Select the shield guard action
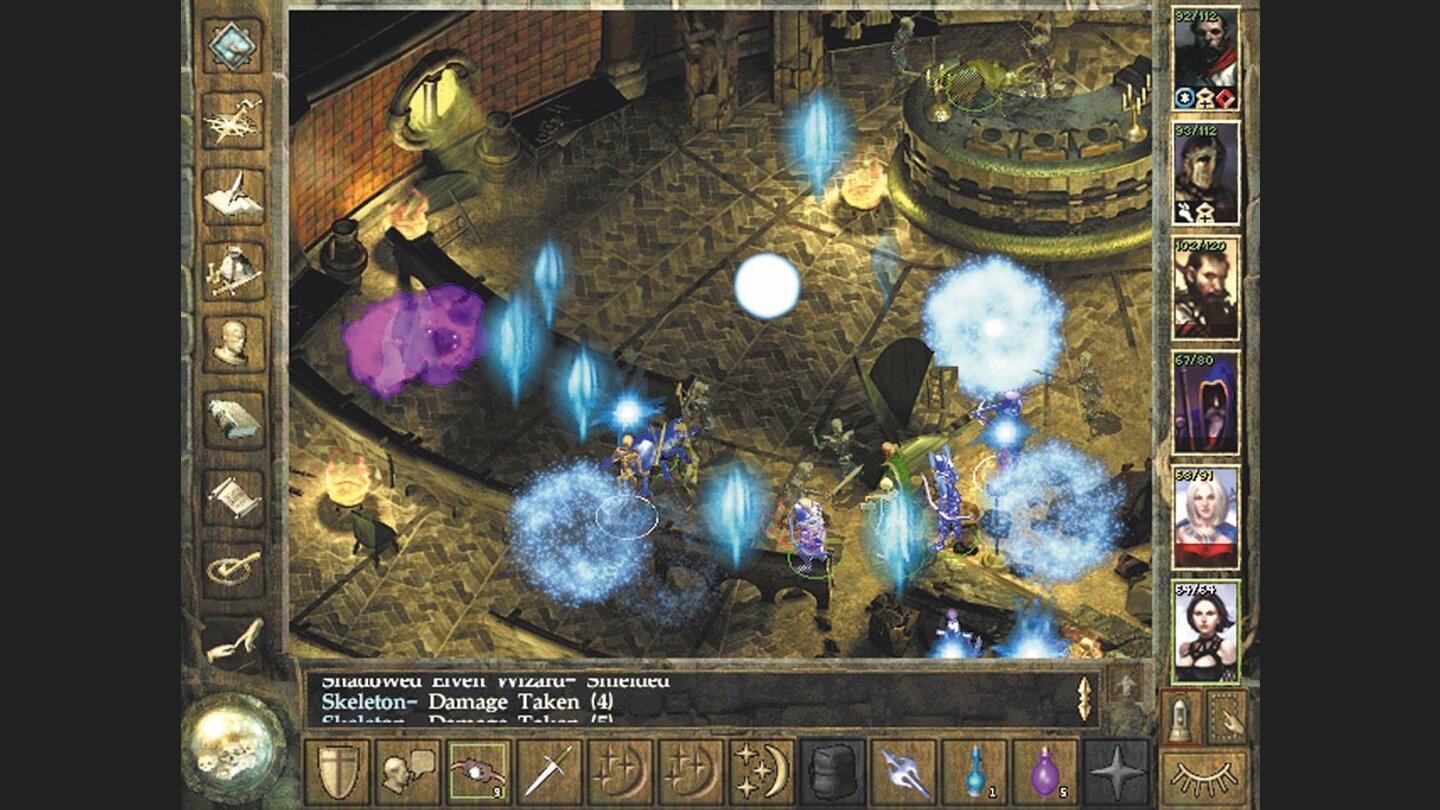 coord(338,770)
